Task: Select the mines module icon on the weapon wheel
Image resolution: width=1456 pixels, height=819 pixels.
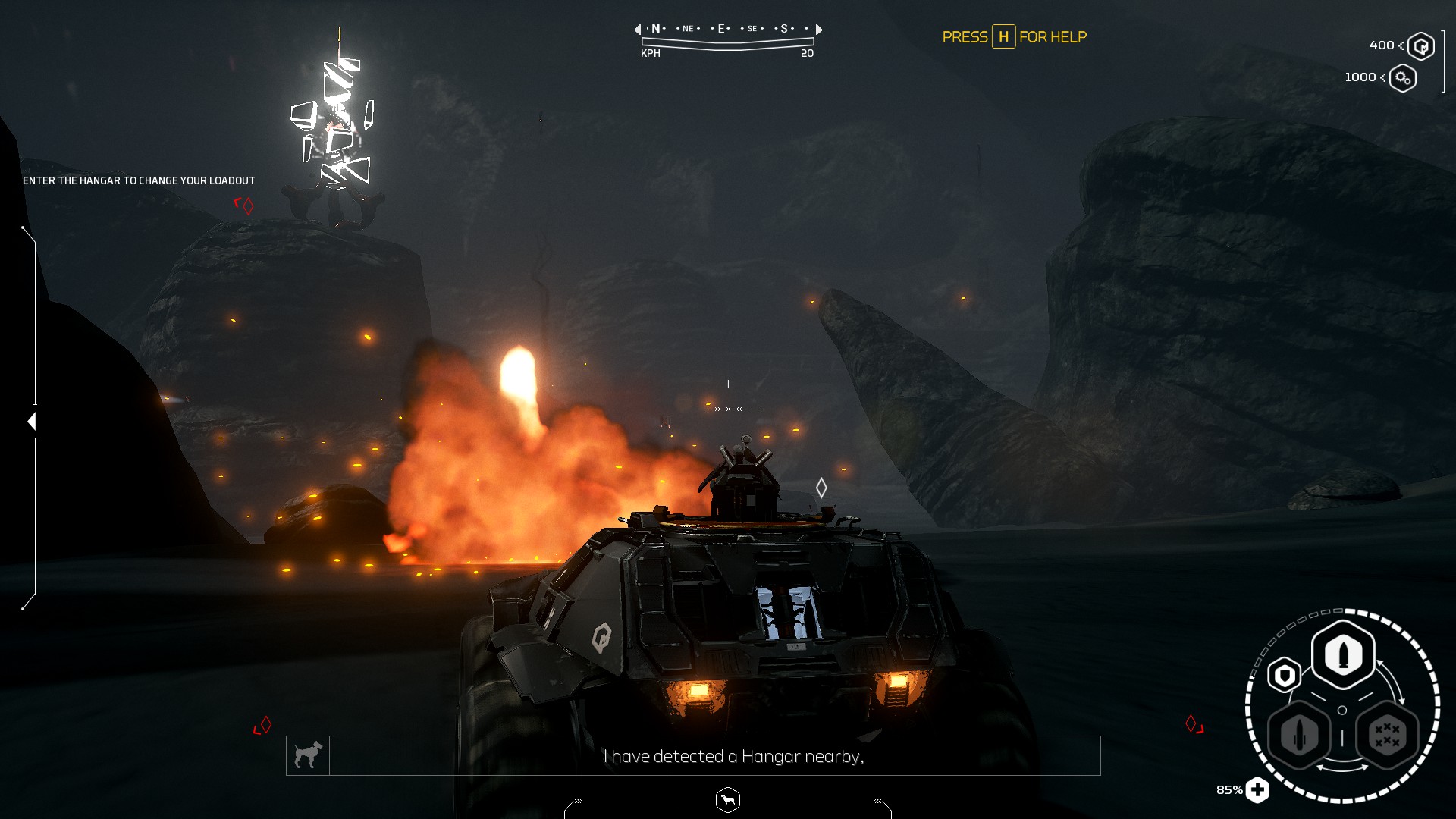Action: pyautogui.click(x=1386, y=734)
